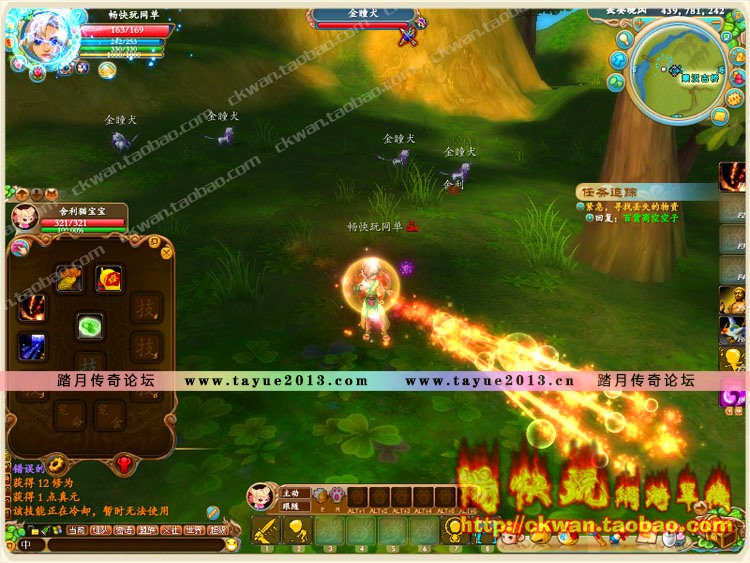Select the green jade pet skill slot

pyautogui.click(x=90, y=327)
